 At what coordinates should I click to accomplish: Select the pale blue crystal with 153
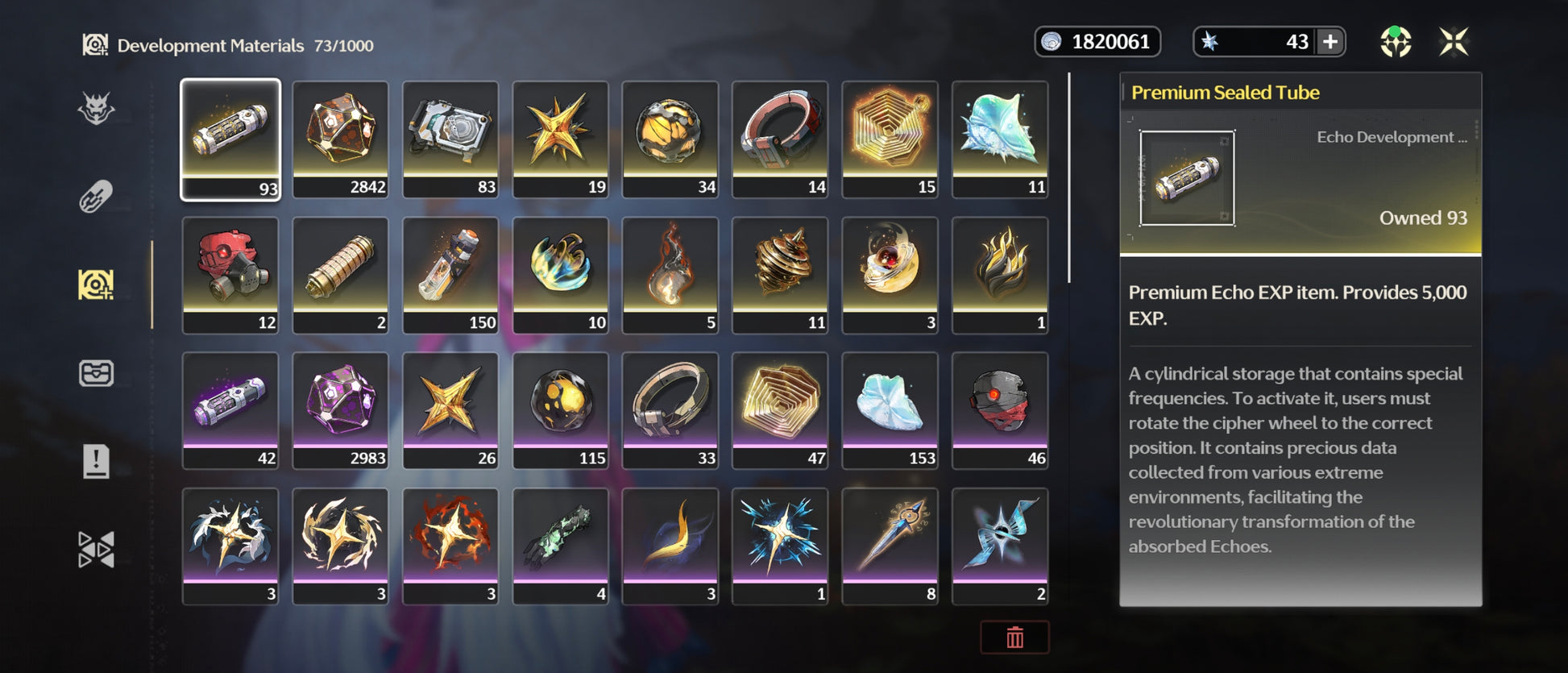click(x=890, y=410)
